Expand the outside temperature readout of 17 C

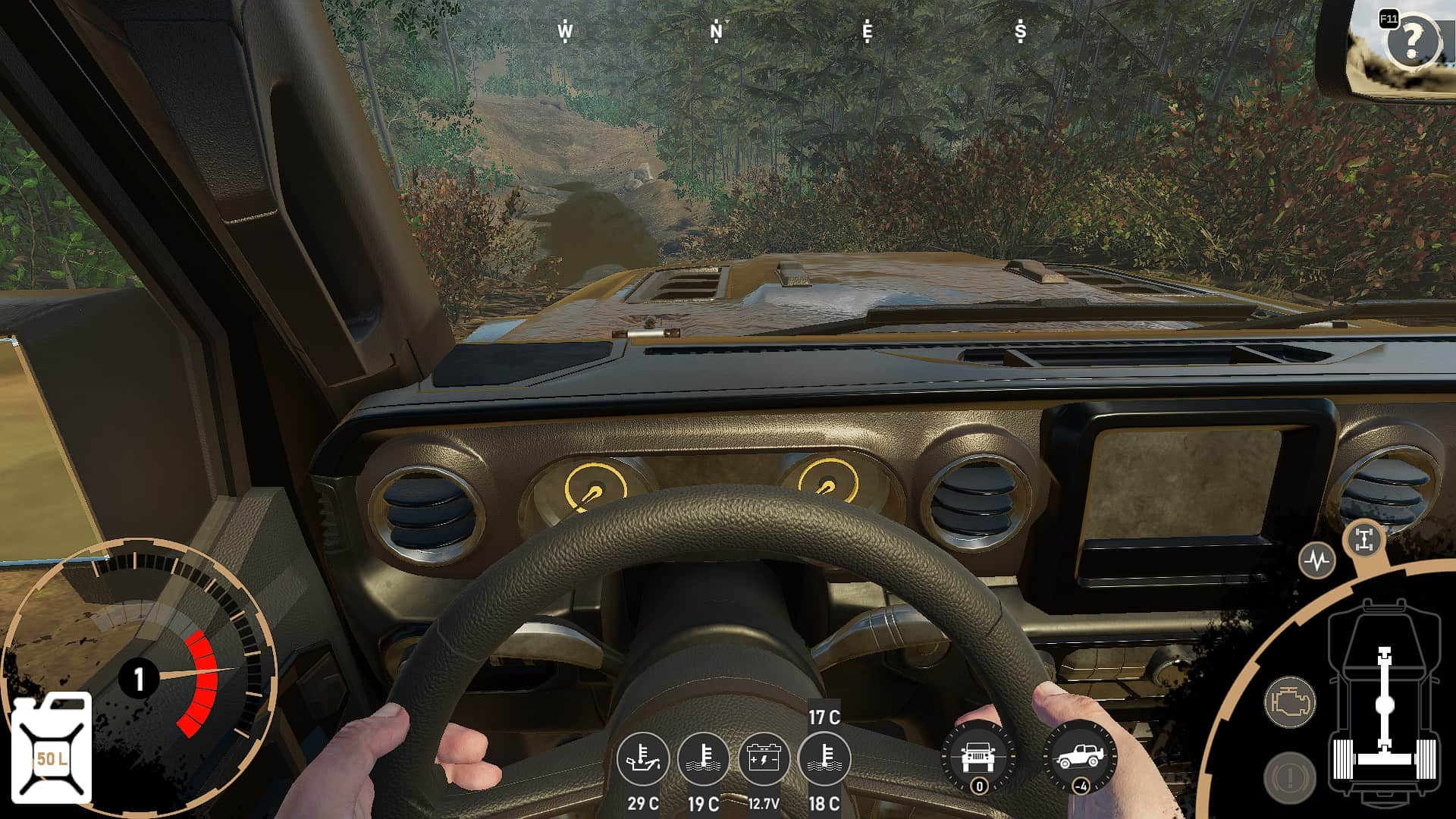824,715
